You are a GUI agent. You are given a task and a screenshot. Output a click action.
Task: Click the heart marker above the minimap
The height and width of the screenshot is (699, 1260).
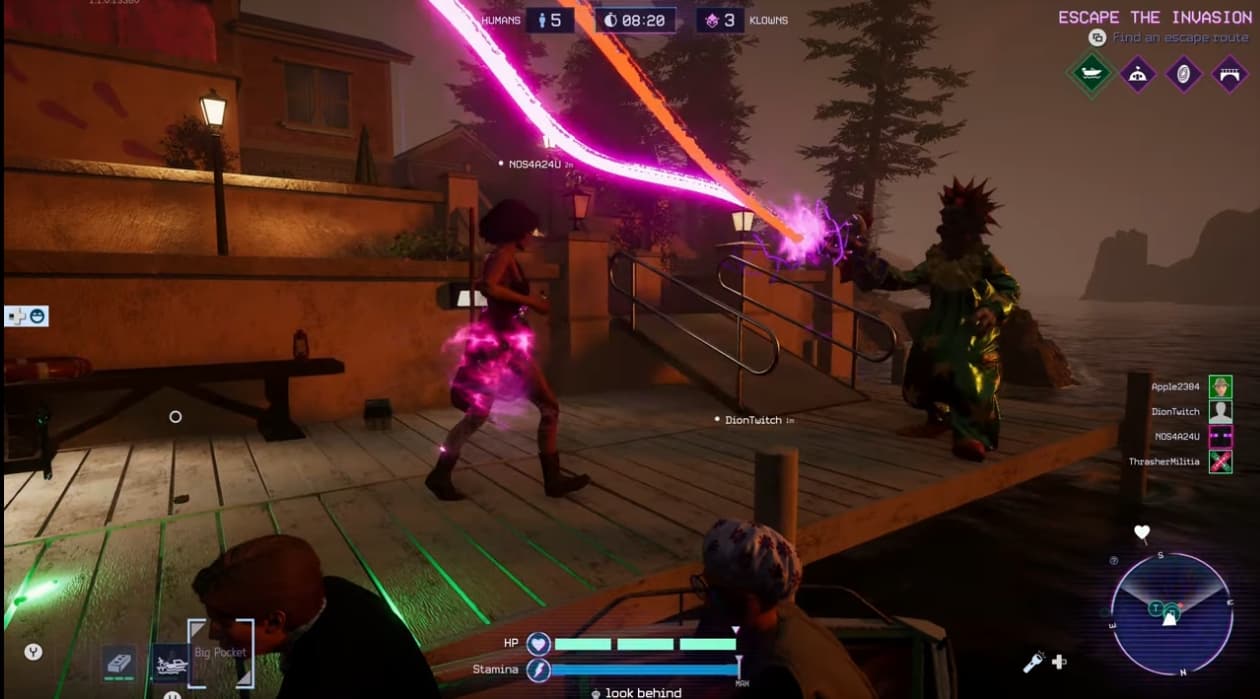pos(1142,532)
